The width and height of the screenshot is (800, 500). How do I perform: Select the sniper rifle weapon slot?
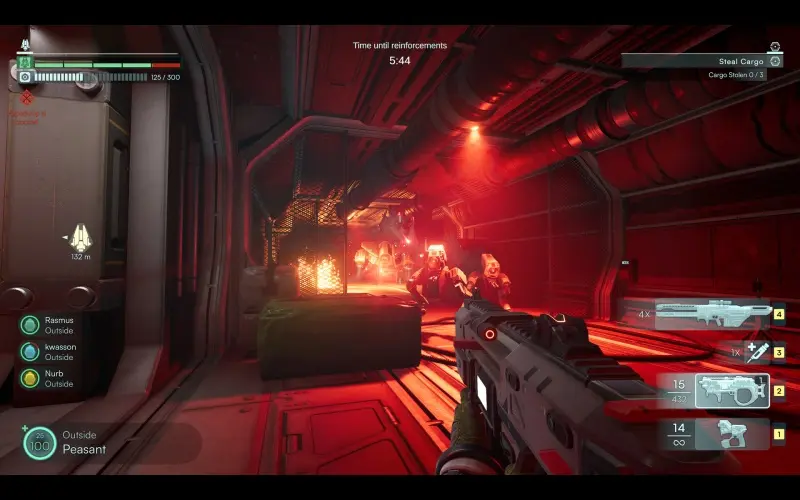[x=712, y=314]
